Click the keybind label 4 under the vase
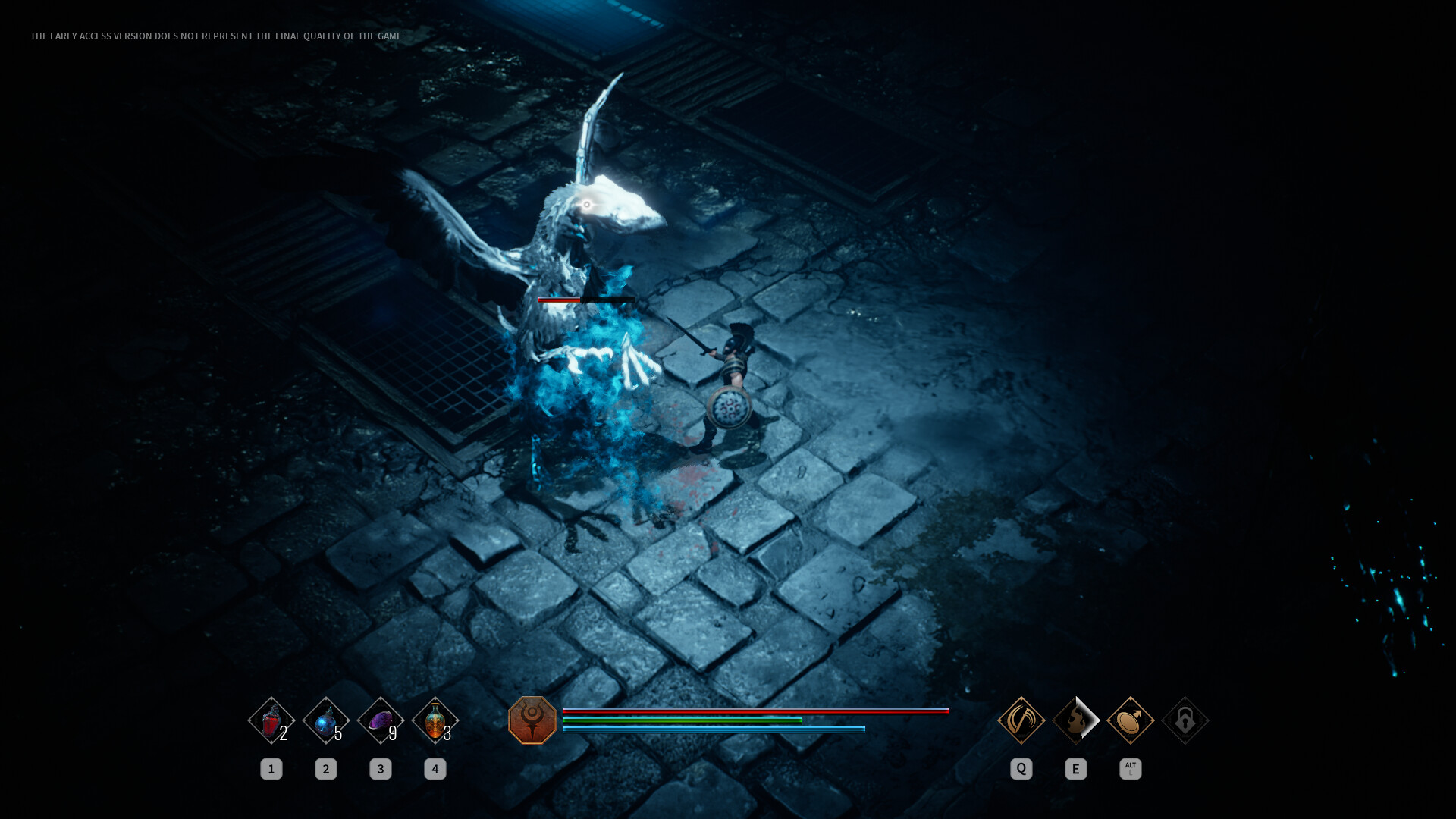The width and height of the screenshot is (1456, 819). (435, 769)
